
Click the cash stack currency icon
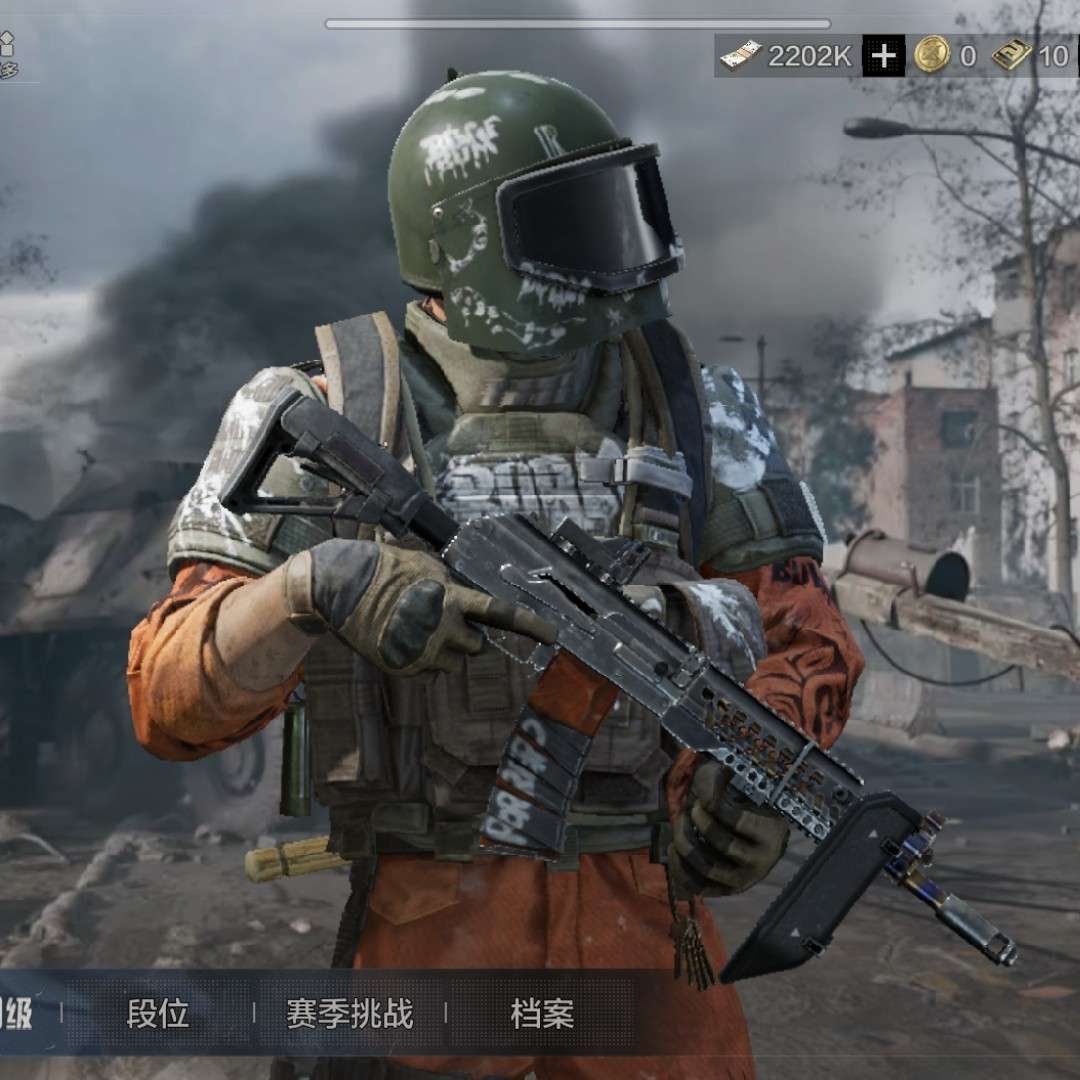[741, 56]
